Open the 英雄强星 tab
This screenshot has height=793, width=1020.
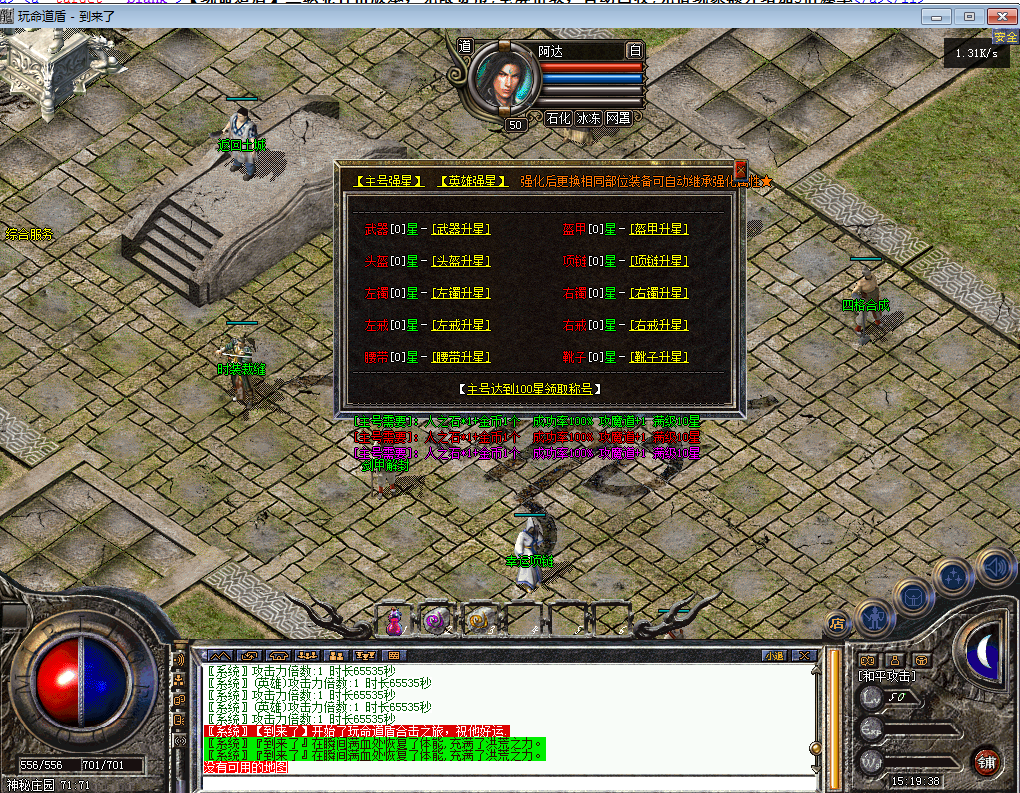click(x=472, y=182)
